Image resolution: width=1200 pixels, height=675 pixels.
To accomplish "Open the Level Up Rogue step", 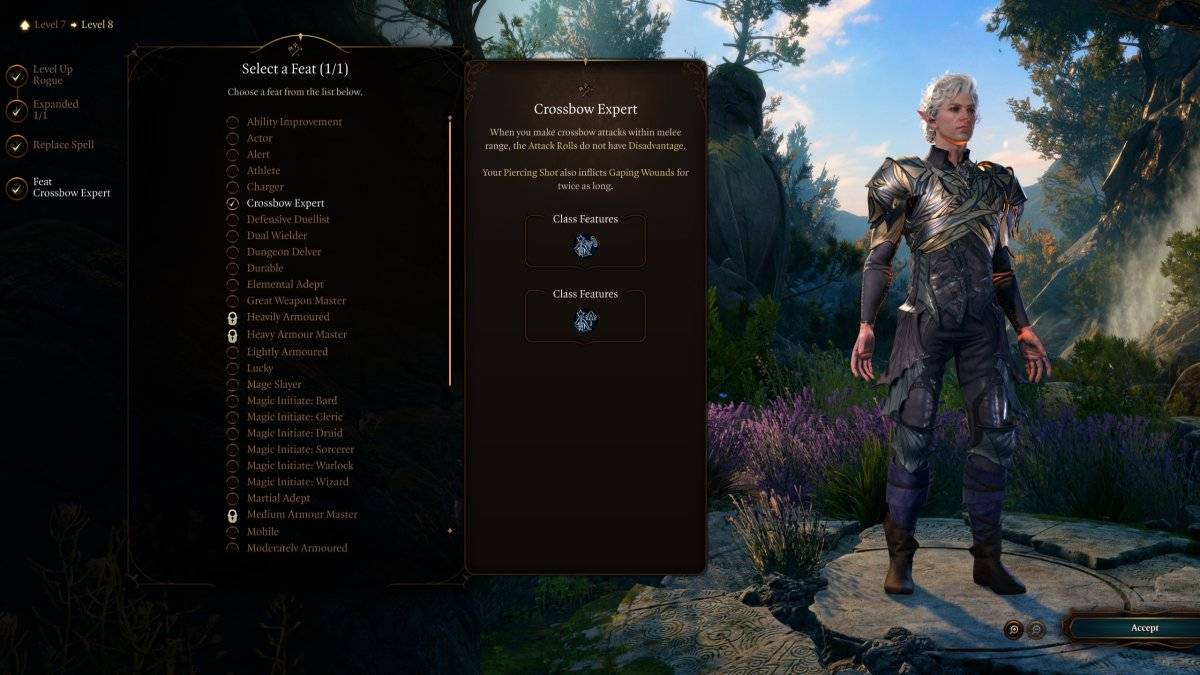I will pyautogui.click(x=52, y=75).
